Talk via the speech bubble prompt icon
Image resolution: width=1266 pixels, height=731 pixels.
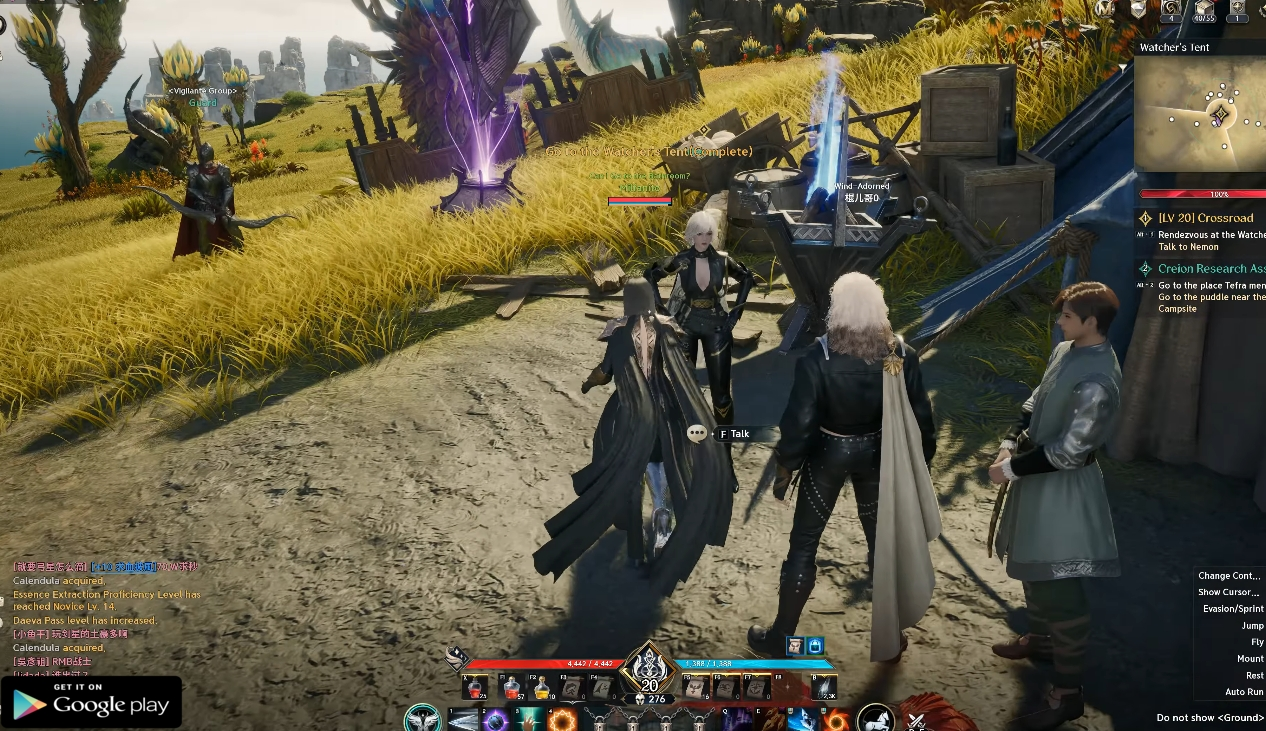(697, 433)
